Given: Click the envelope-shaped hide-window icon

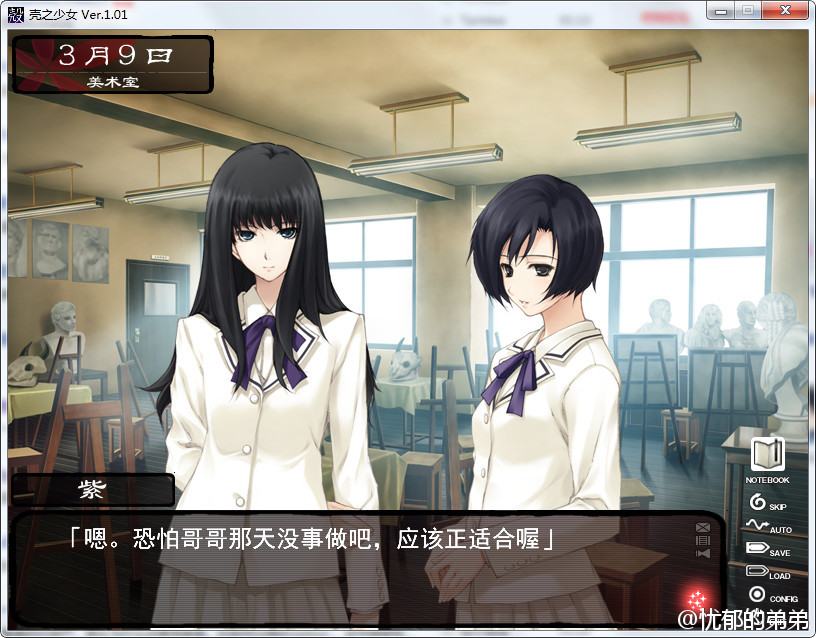Looking at the screenshot, I should tap(703, 527).
